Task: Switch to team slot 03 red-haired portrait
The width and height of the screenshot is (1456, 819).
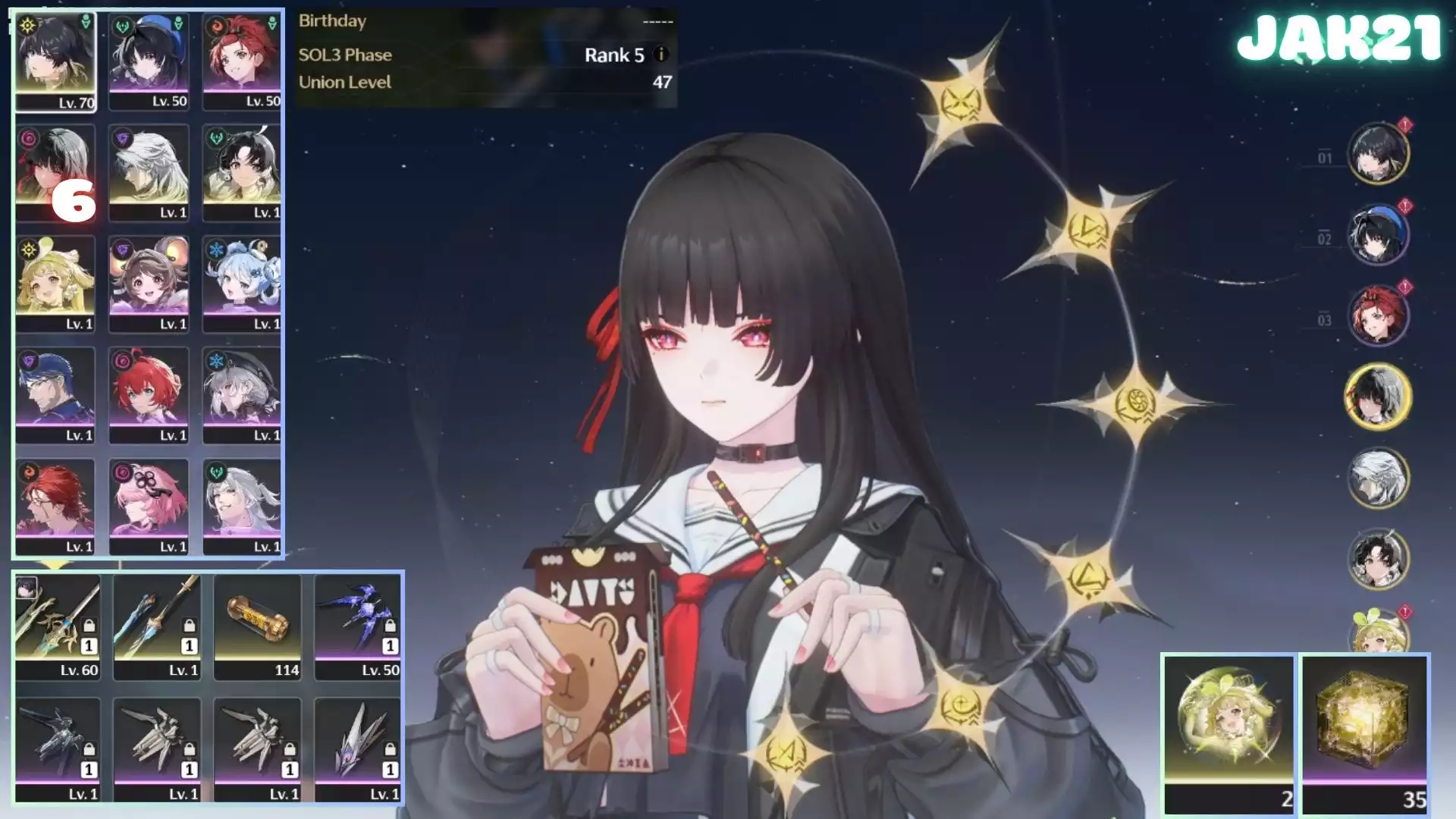Action: [x=1378, y=315]
